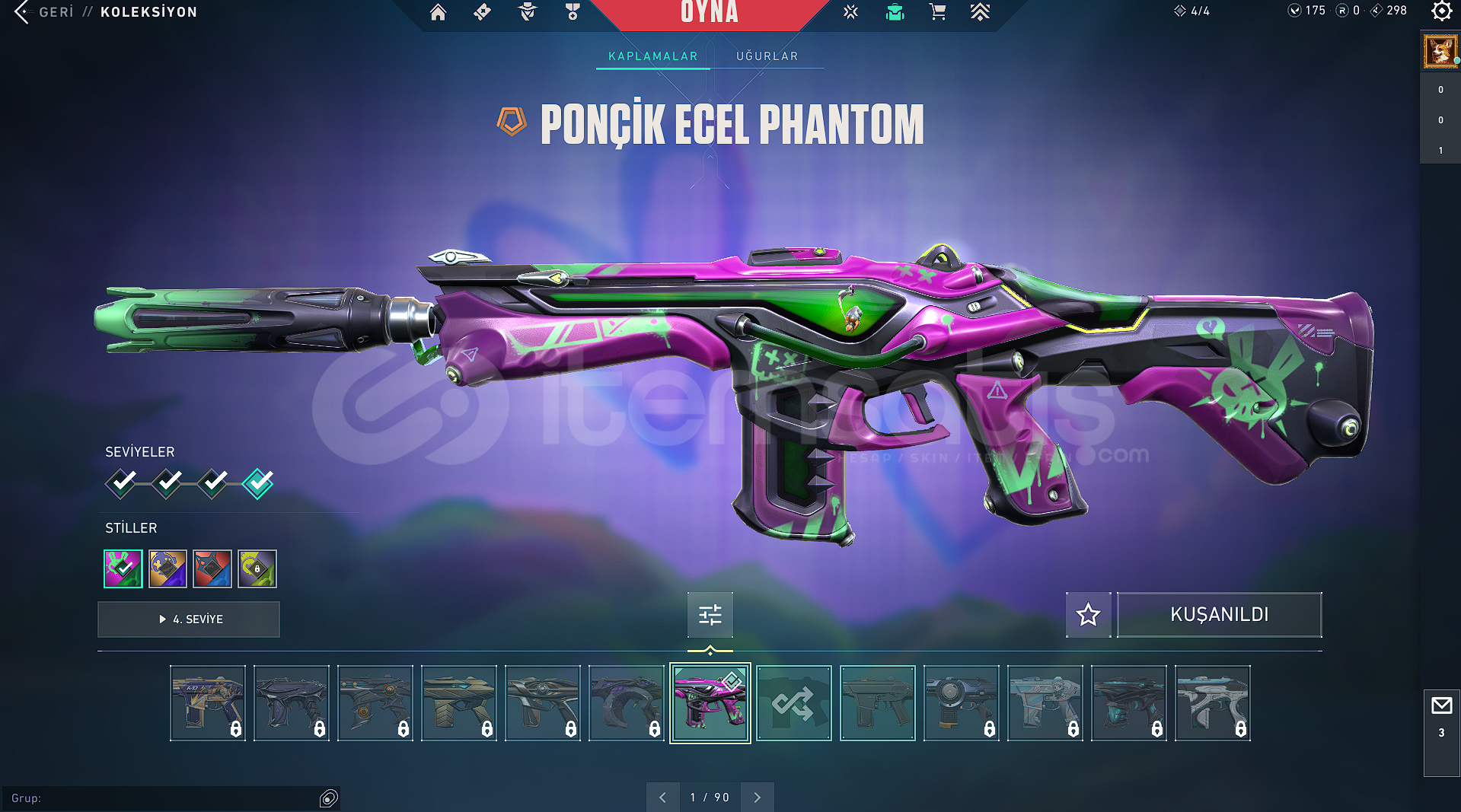Open the home screen icon
Viewport: 1461px width, 812px height.
click(x=438, y=12)
